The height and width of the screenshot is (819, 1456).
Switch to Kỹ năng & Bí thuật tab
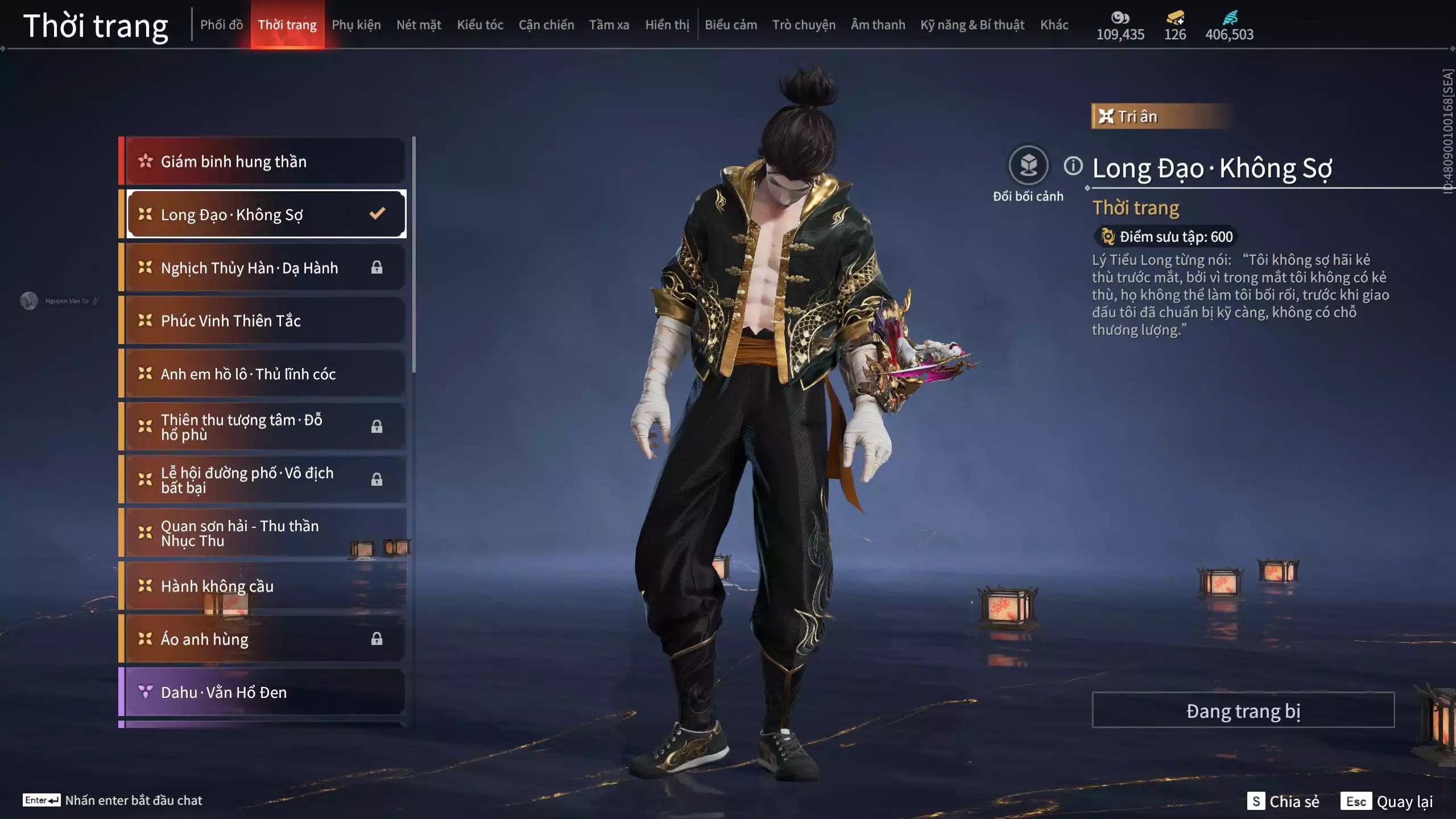[x=972, y=25]
